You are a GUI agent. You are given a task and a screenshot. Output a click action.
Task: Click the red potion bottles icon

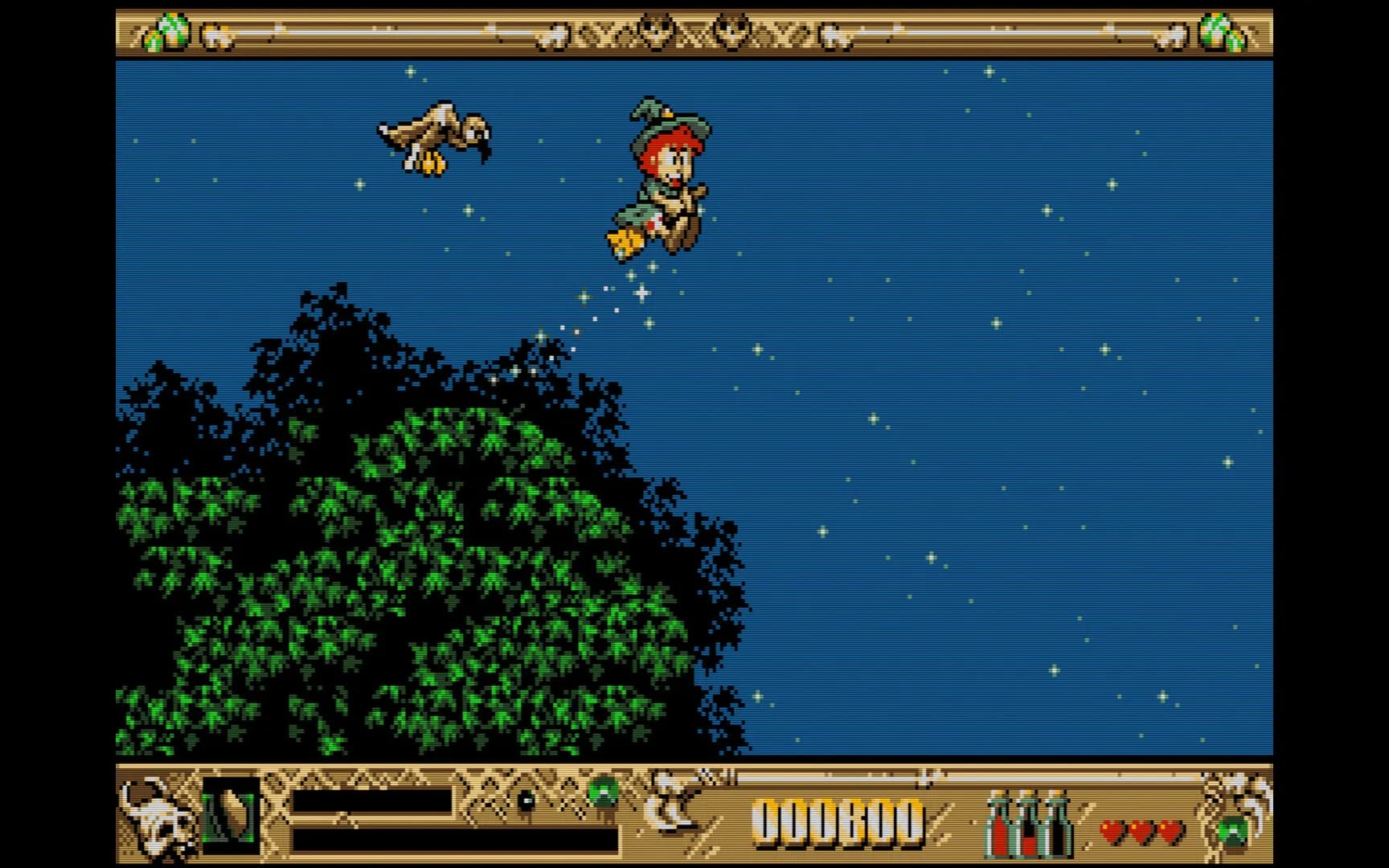pos(1030,822)
